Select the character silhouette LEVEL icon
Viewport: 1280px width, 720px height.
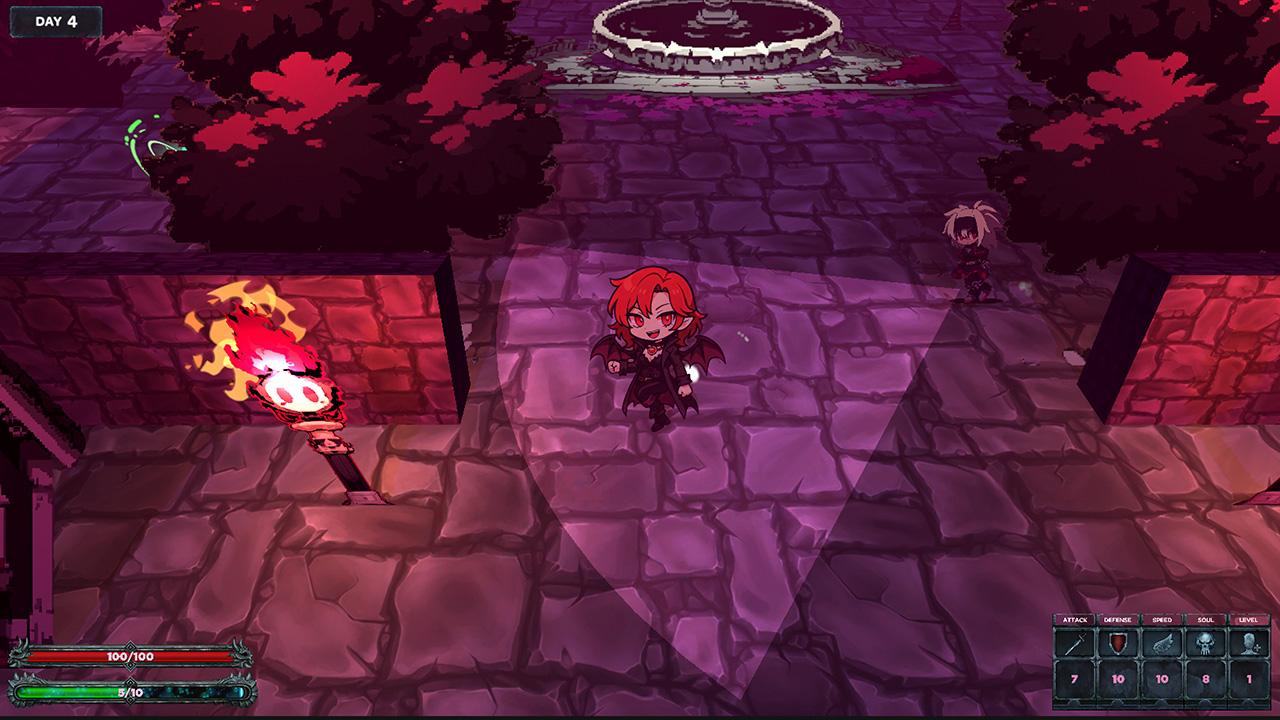[1248, 642]
